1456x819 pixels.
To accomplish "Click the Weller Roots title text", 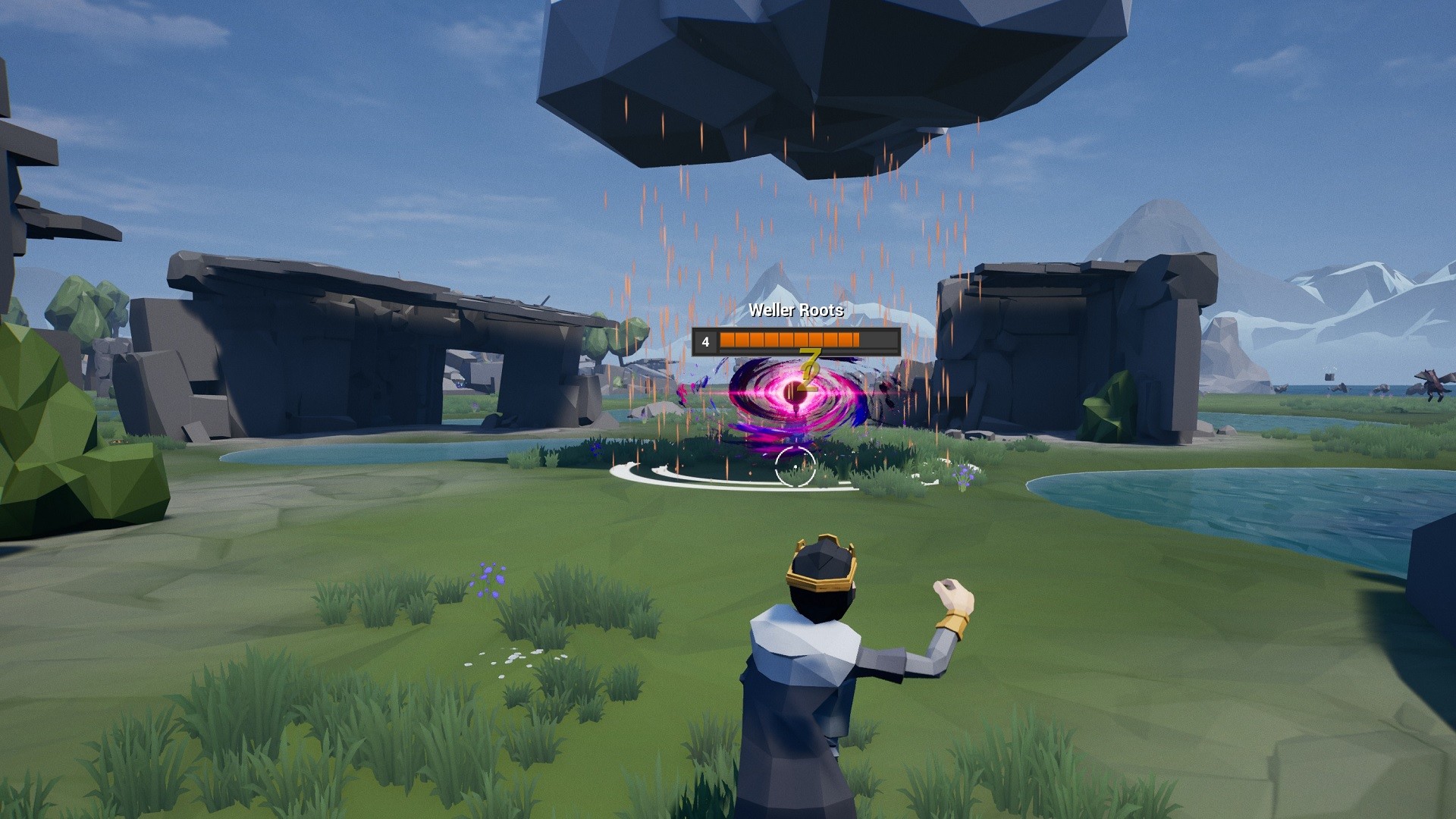I will click(795, 310).
